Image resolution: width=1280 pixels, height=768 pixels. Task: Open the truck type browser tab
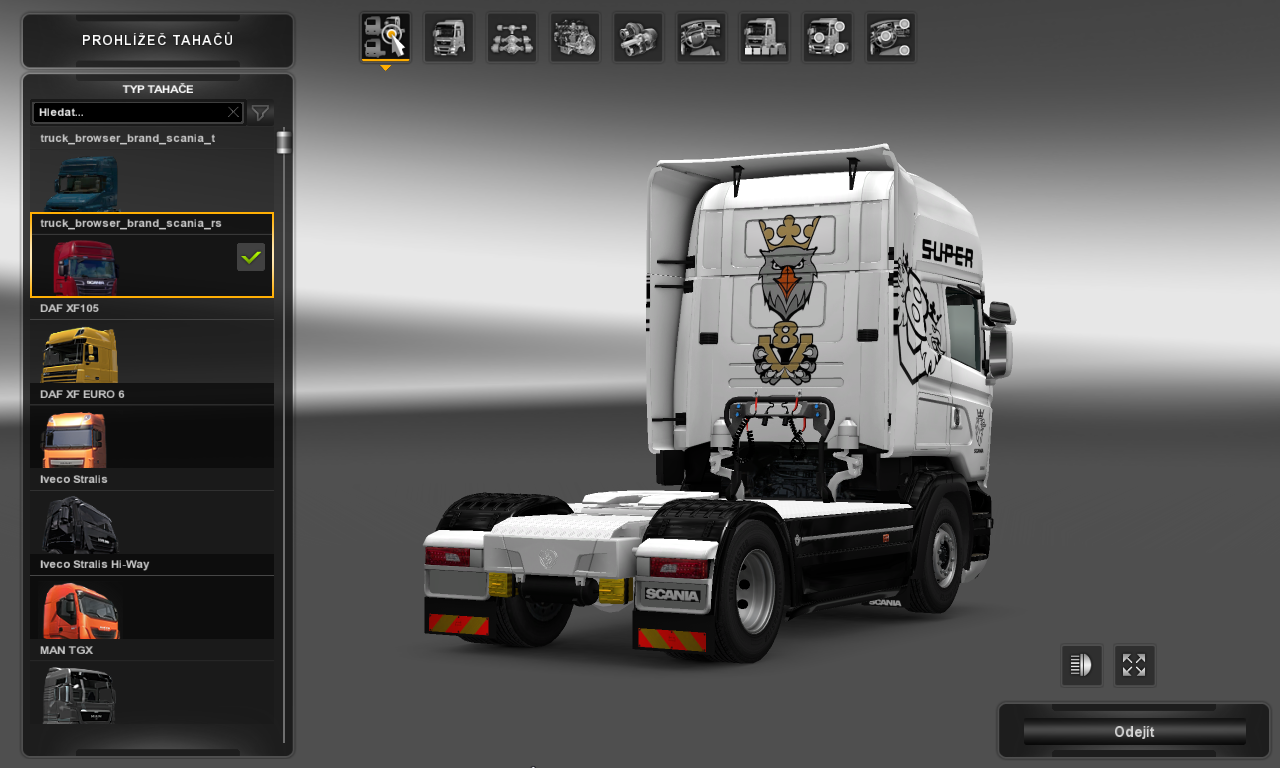click(385, 38)
